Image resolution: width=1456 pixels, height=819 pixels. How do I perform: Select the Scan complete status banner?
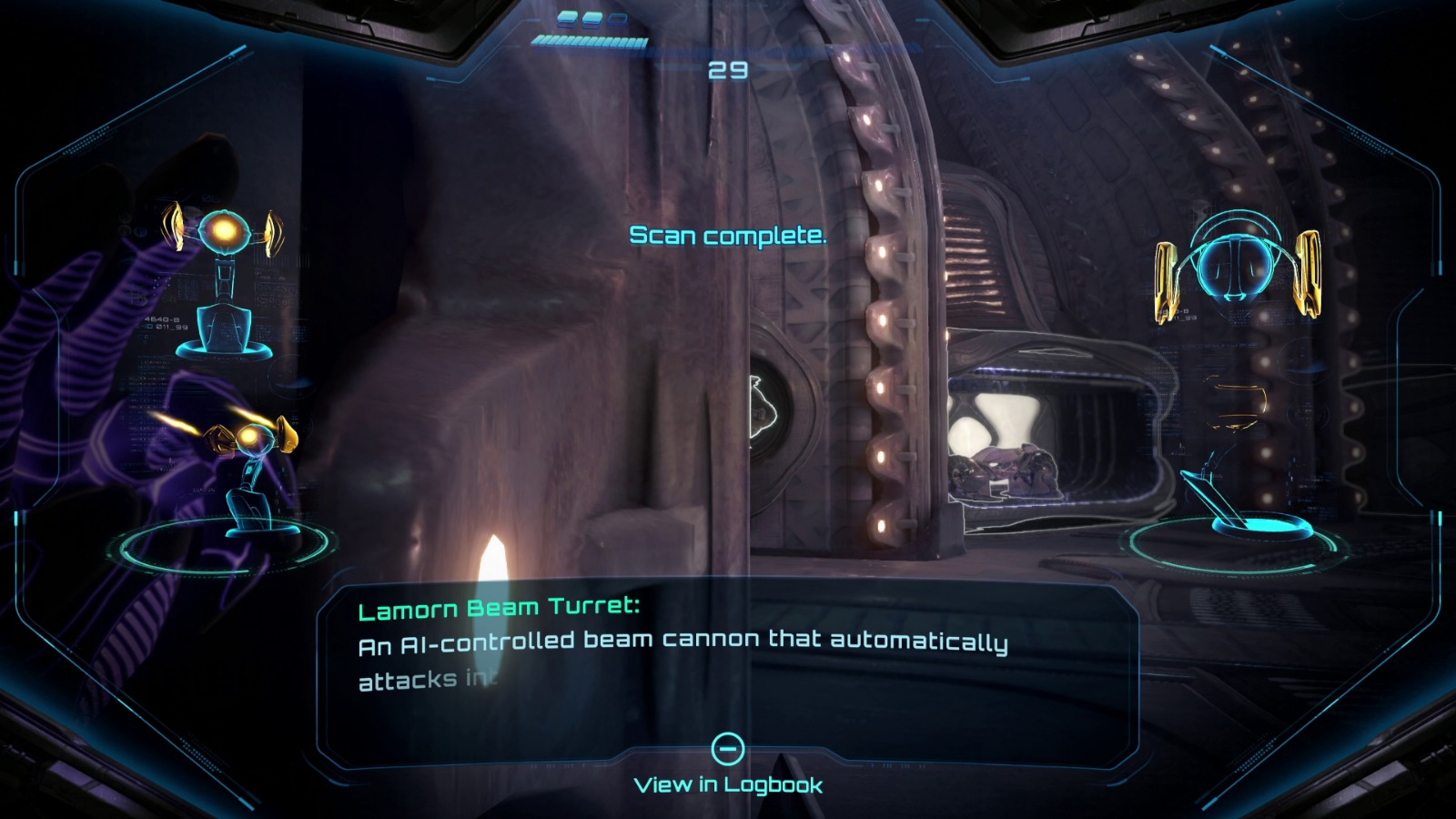[728, 238]
